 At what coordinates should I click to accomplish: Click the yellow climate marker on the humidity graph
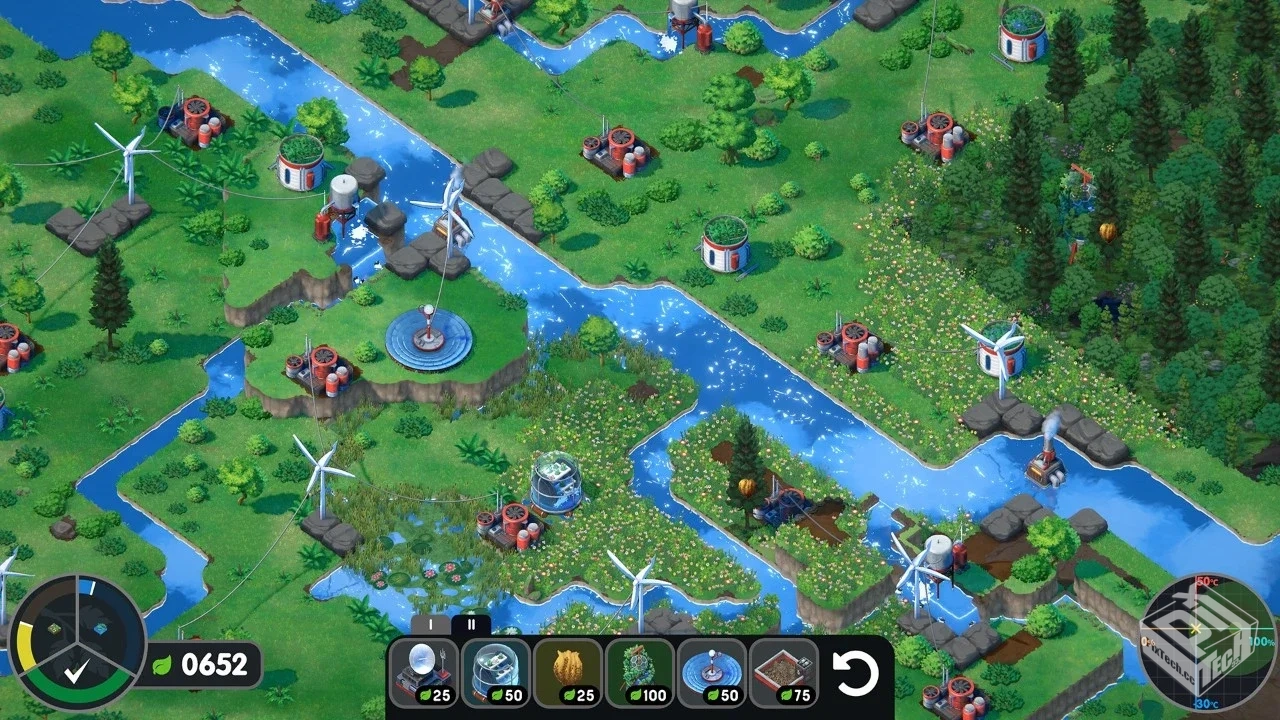pyautogui.click(x=1195, y=628)
